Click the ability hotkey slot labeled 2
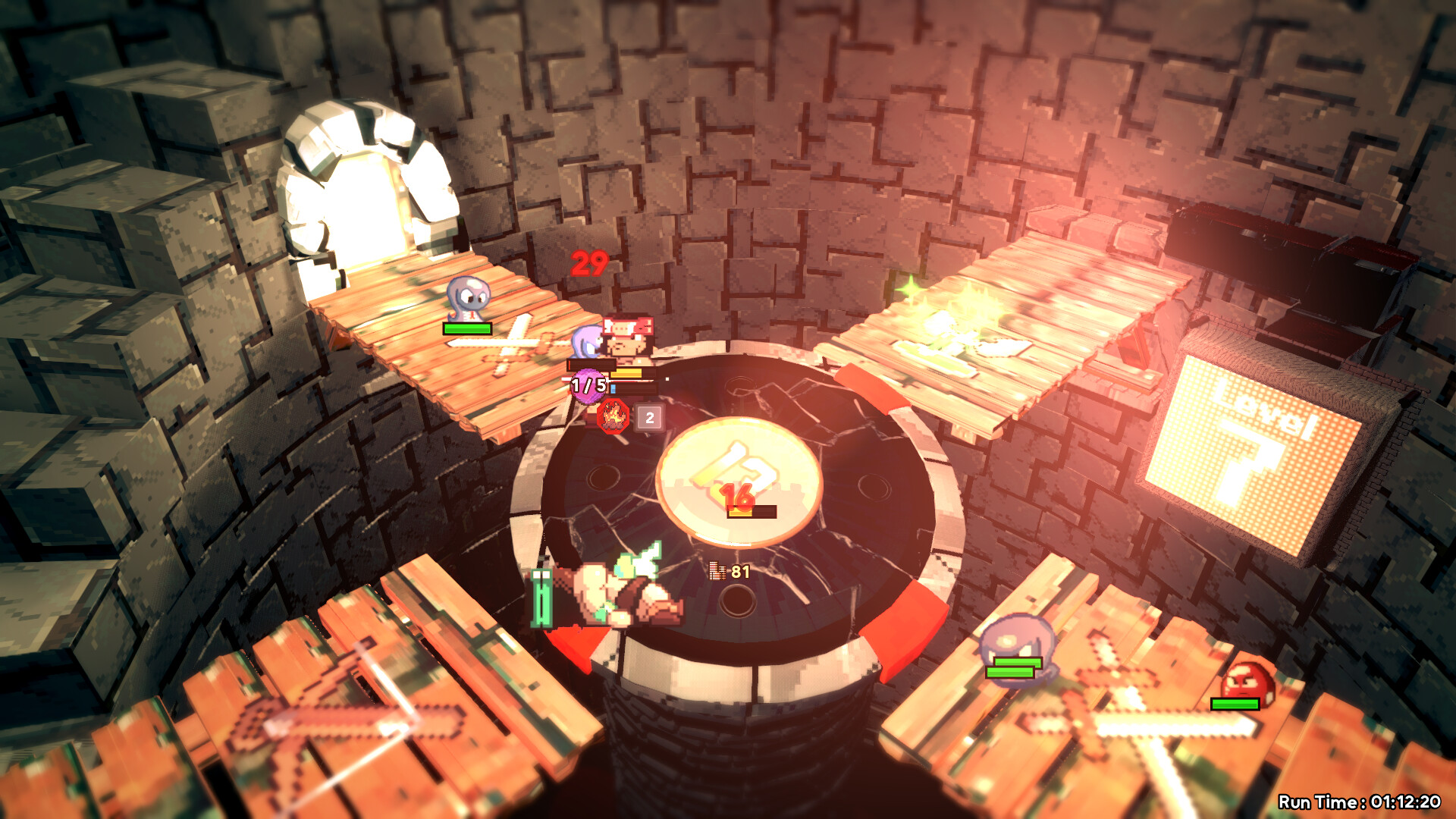The image size is (1456, 819). pyautogui.click(x=650, y=416)
